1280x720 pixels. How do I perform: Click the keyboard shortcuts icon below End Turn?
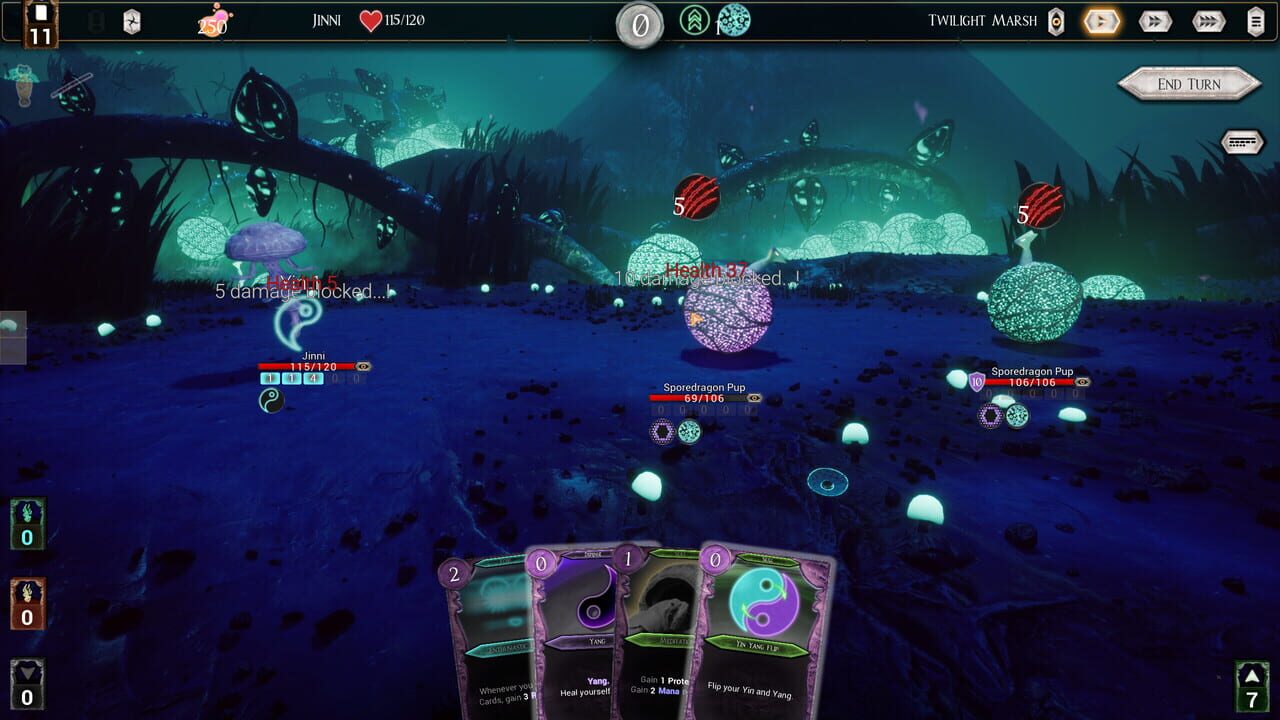(1243, 142)
